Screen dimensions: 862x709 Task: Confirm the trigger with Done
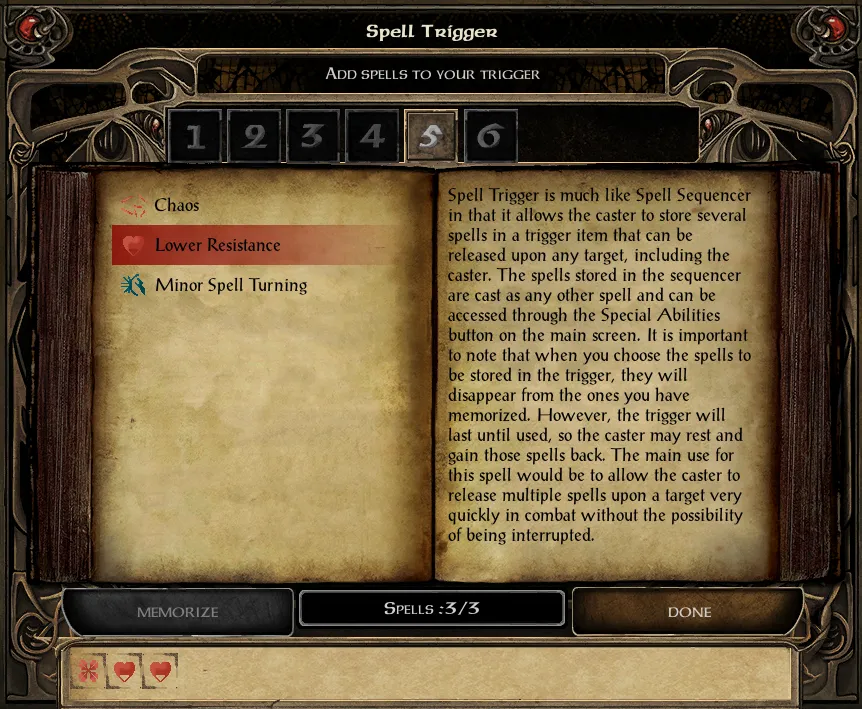click(688, 611)
